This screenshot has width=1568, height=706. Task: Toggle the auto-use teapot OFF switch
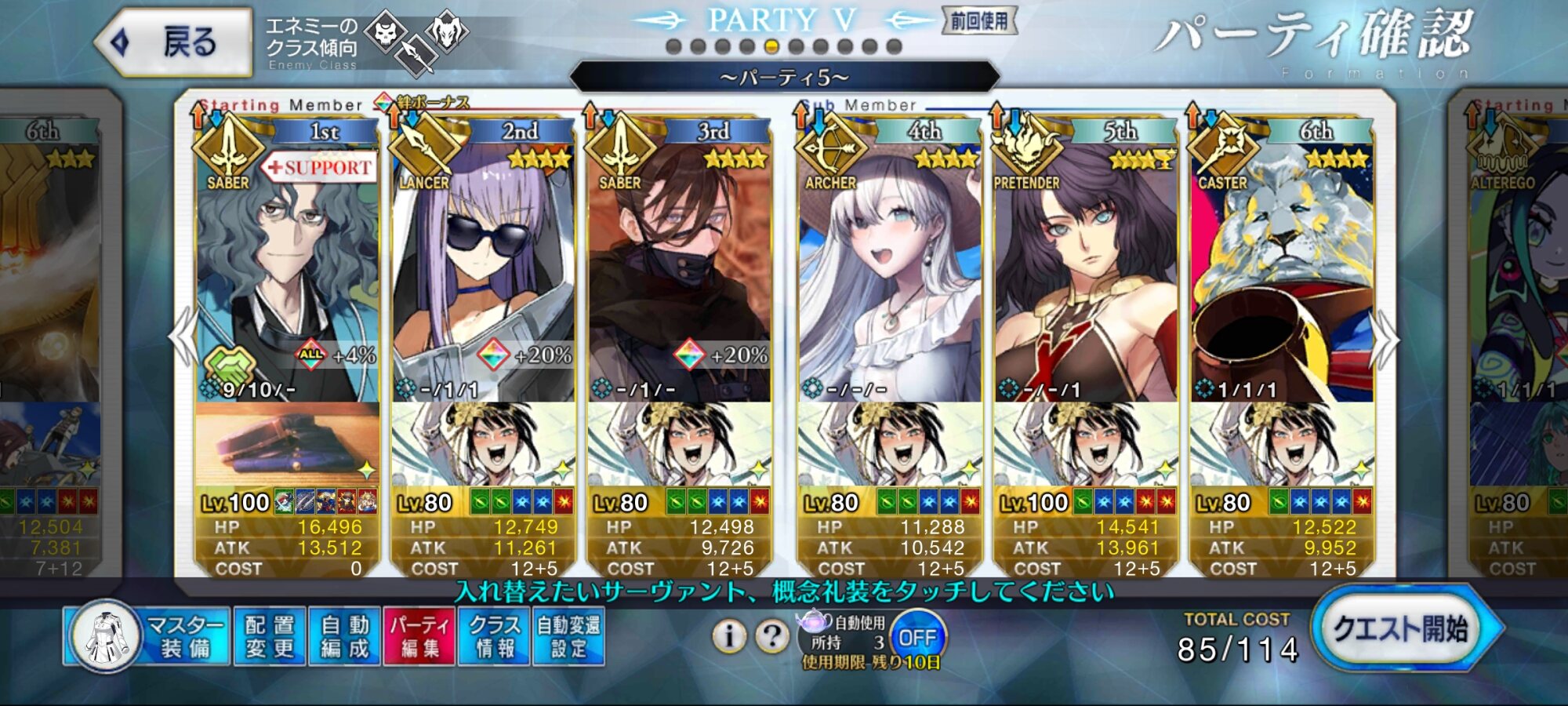917,637
